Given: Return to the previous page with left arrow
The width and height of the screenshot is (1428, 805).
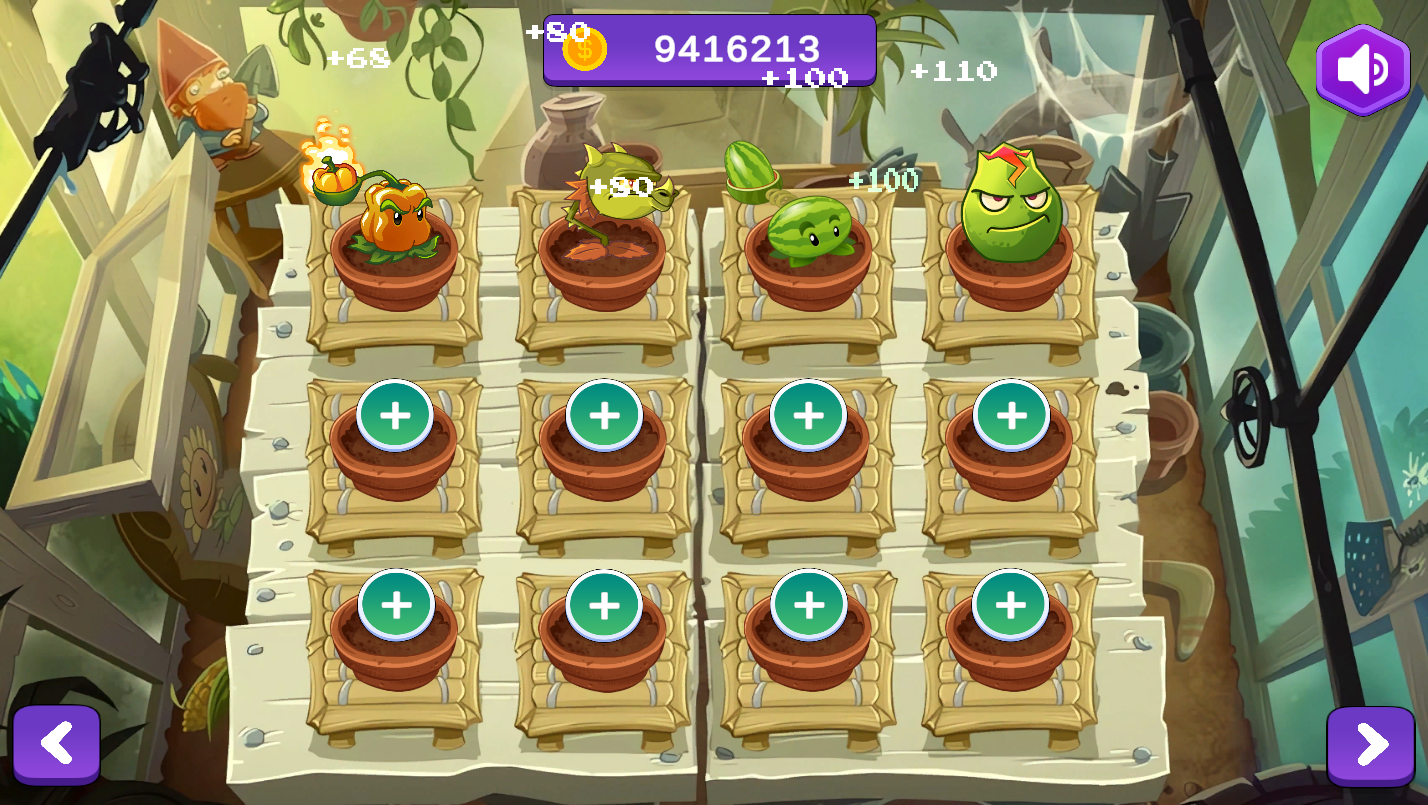Looking at the screenshot, I should click(x=57, y=743).
